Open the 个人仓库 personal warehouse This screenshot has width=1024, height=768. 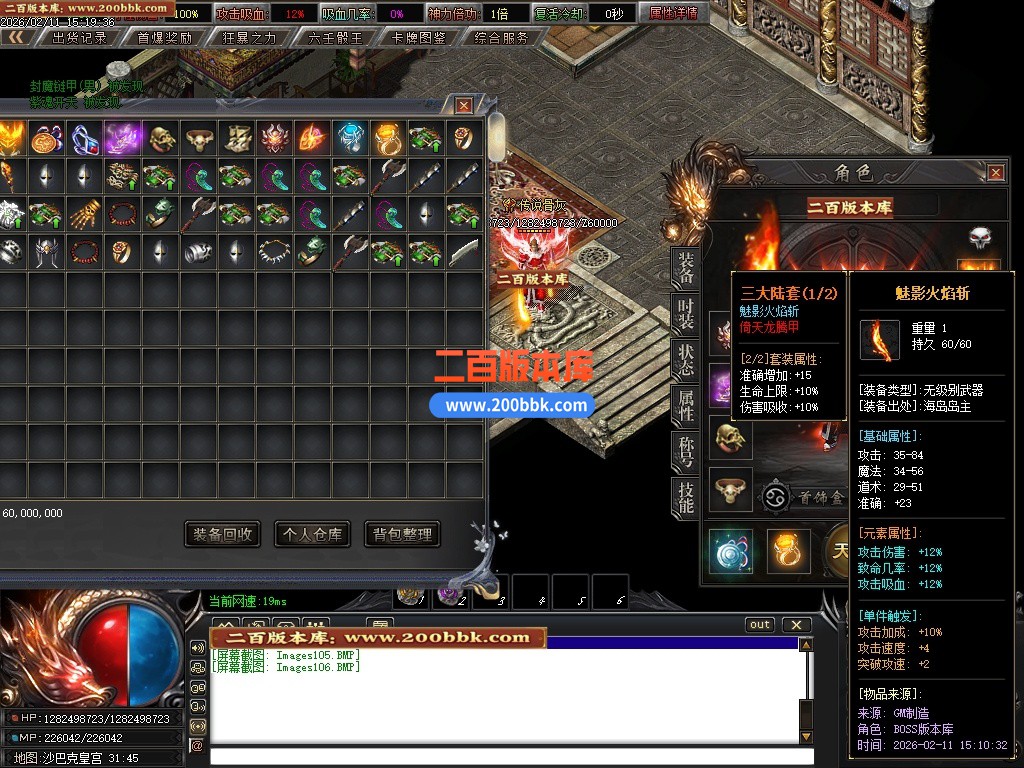[312, 534]
